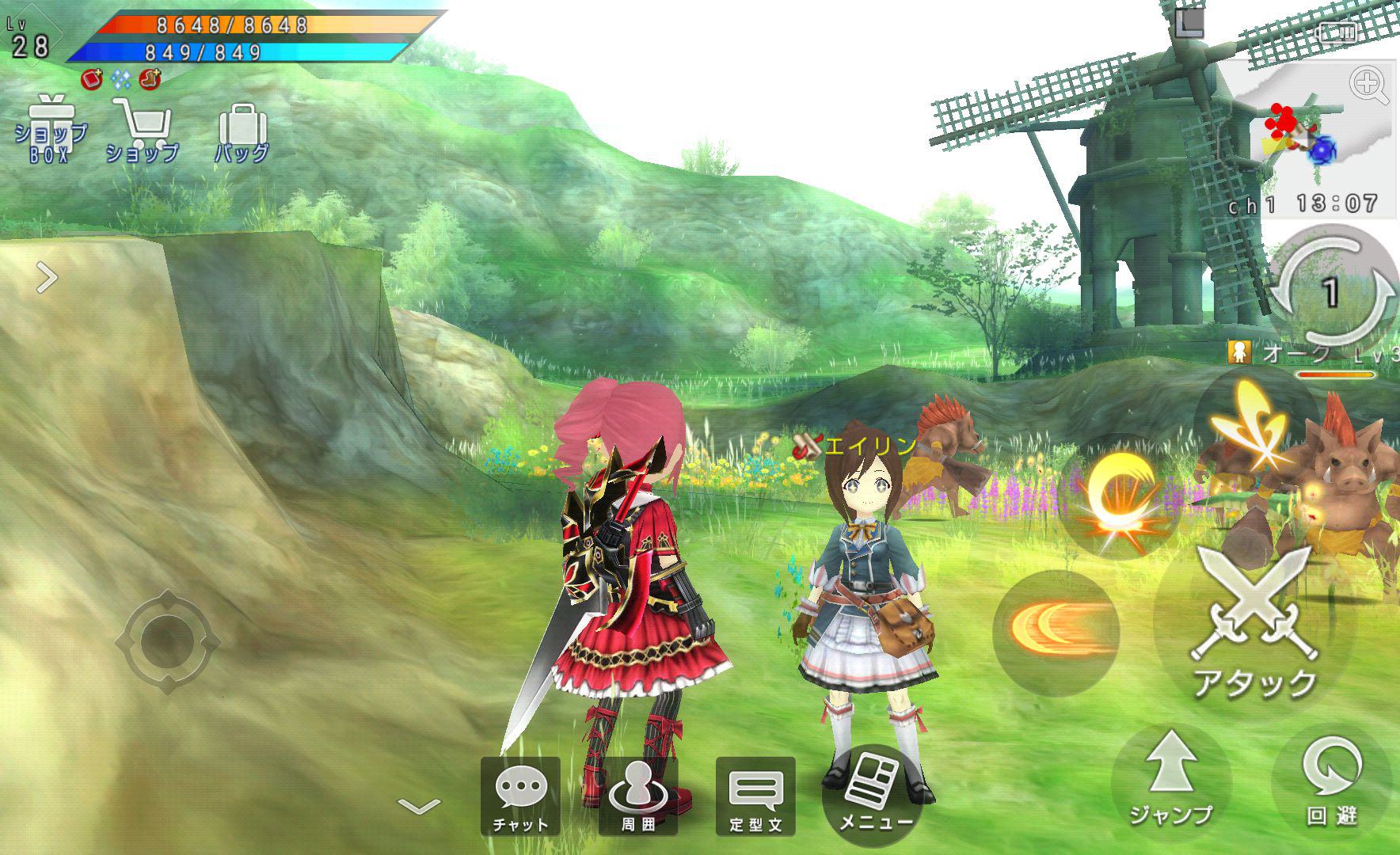Tap the ジャンプ jump button
Viewport: 1400px width, 855px height.
point(1171,779)
